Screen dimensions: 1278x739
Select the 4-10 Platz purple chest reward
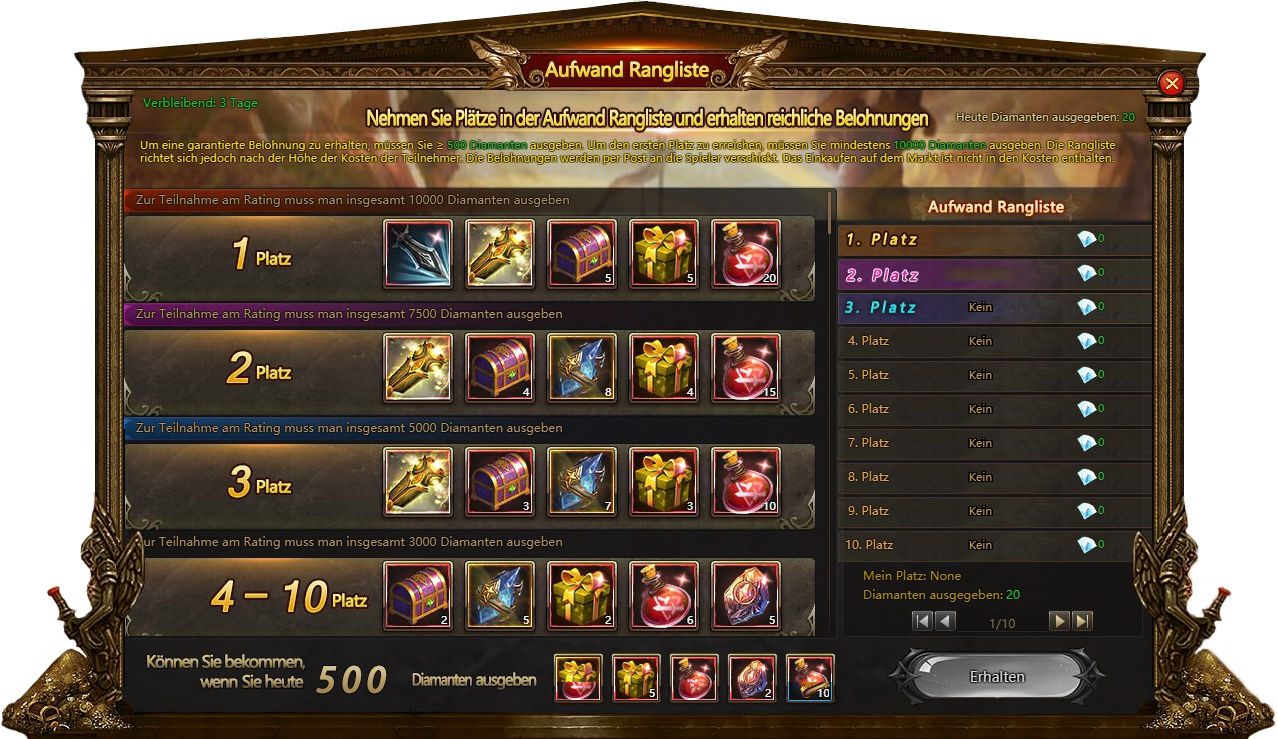(418, 596)
